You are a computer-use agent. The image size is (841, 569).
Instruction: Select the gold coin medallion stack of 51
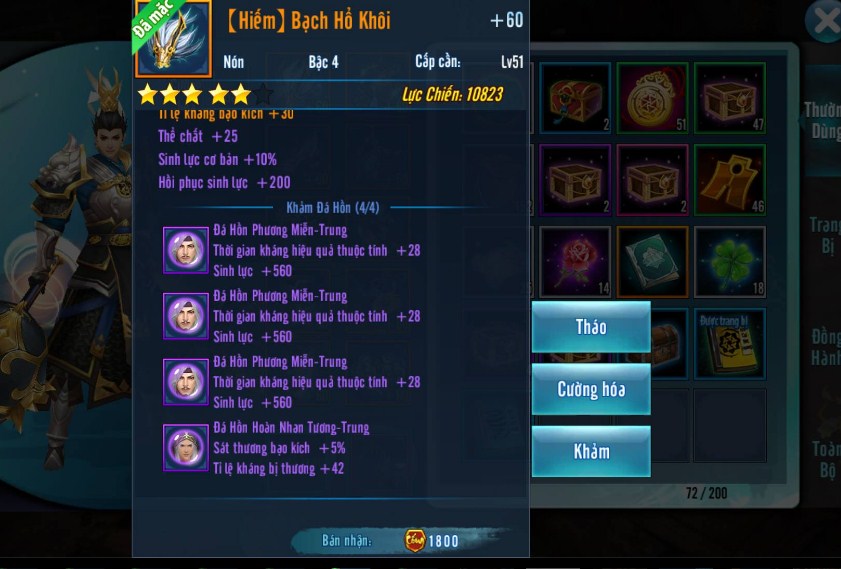[652, 98]
